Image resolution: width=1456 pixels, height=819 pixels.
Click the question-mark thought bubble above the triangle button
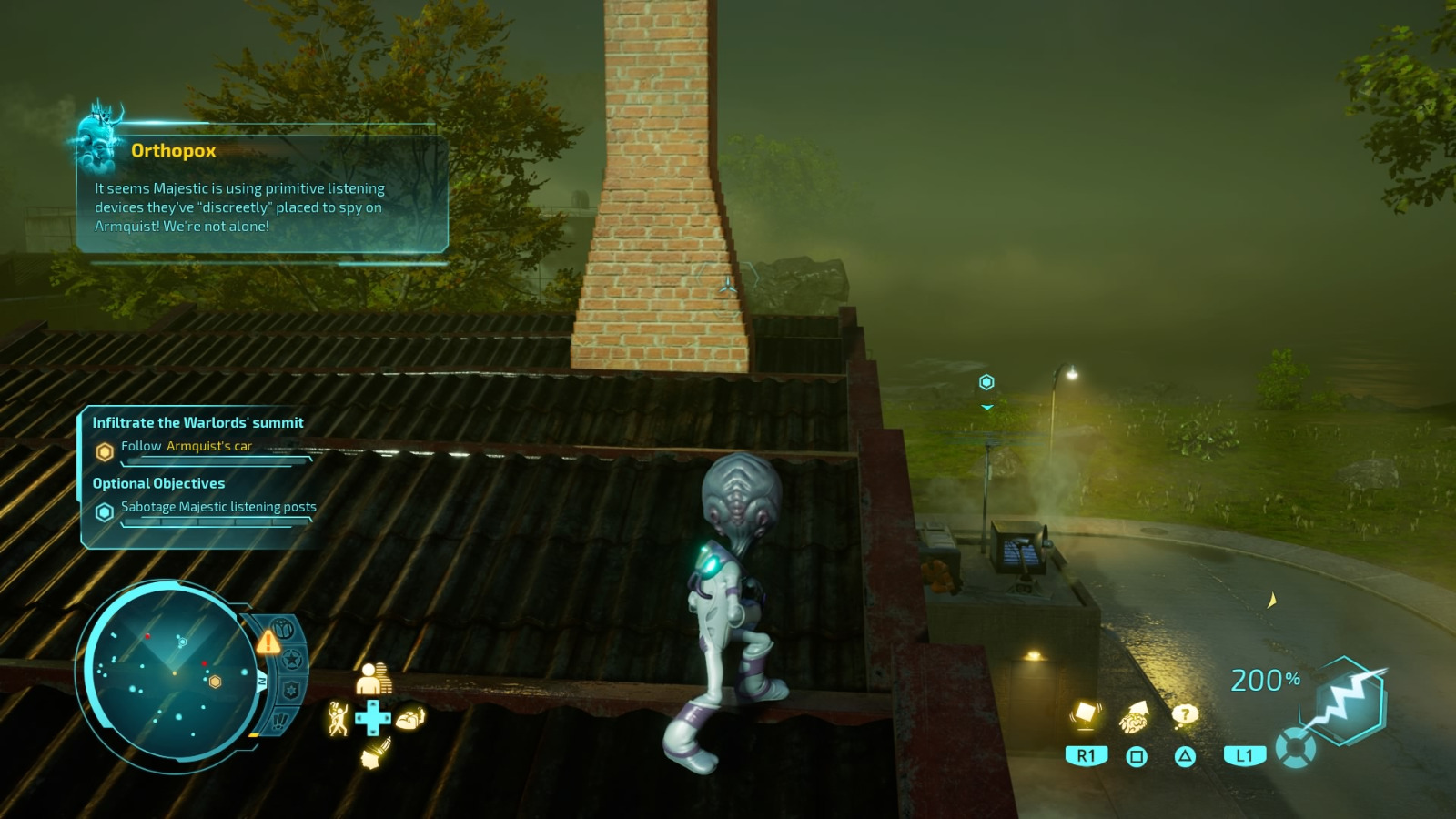1185,715
